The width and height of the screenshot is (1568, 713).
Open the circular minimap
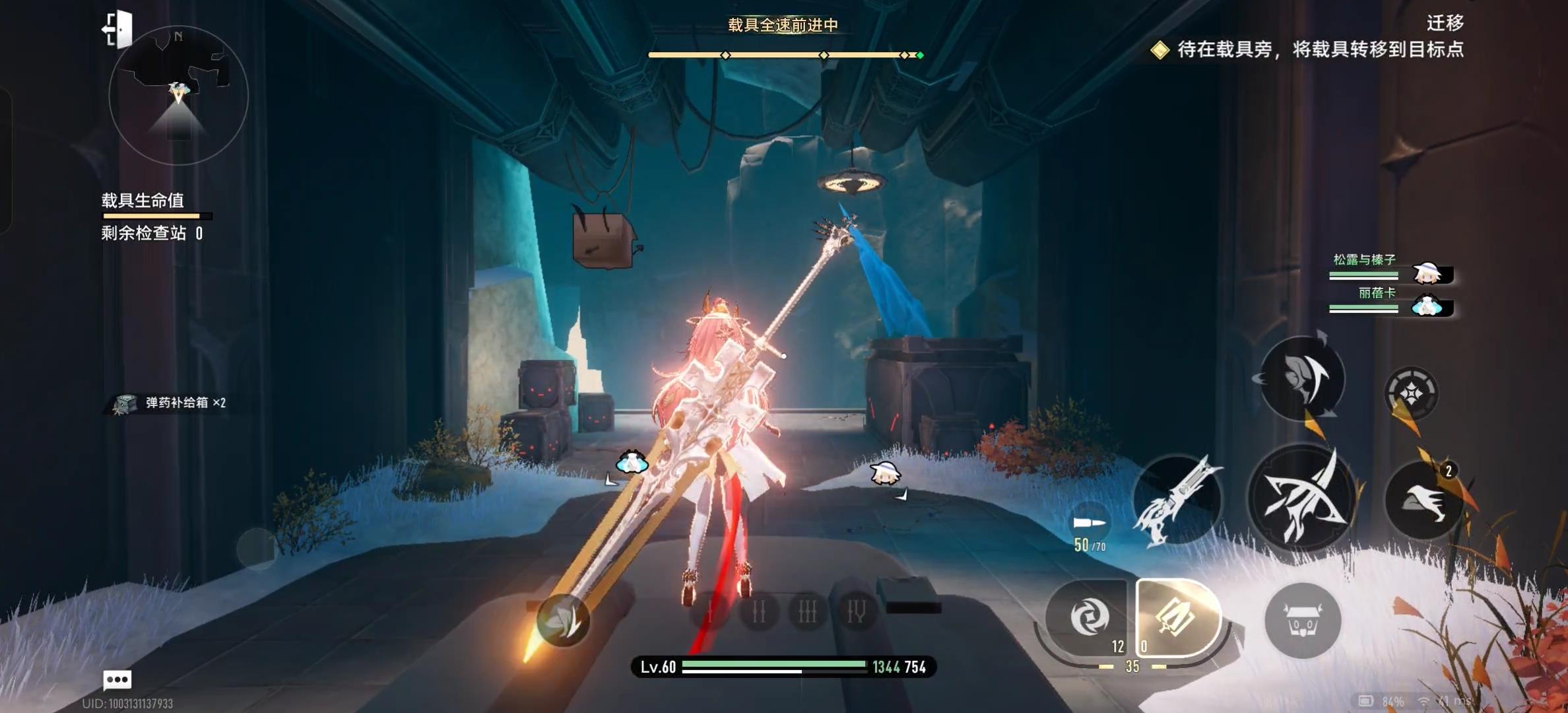[x=178, y=96]
